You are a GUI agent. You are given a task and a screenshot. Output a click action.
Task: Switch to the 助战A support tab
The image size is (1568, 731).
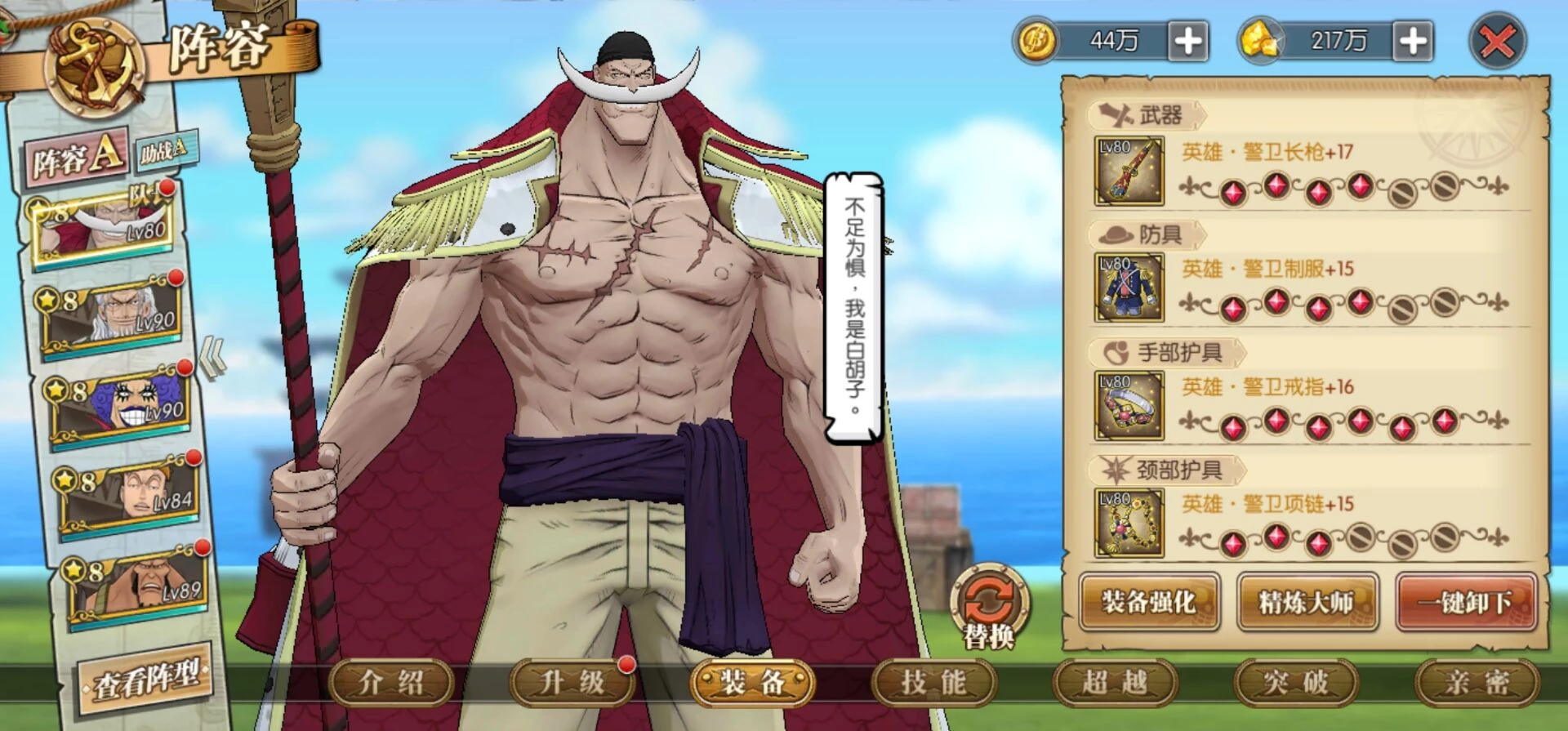(163, 149)
